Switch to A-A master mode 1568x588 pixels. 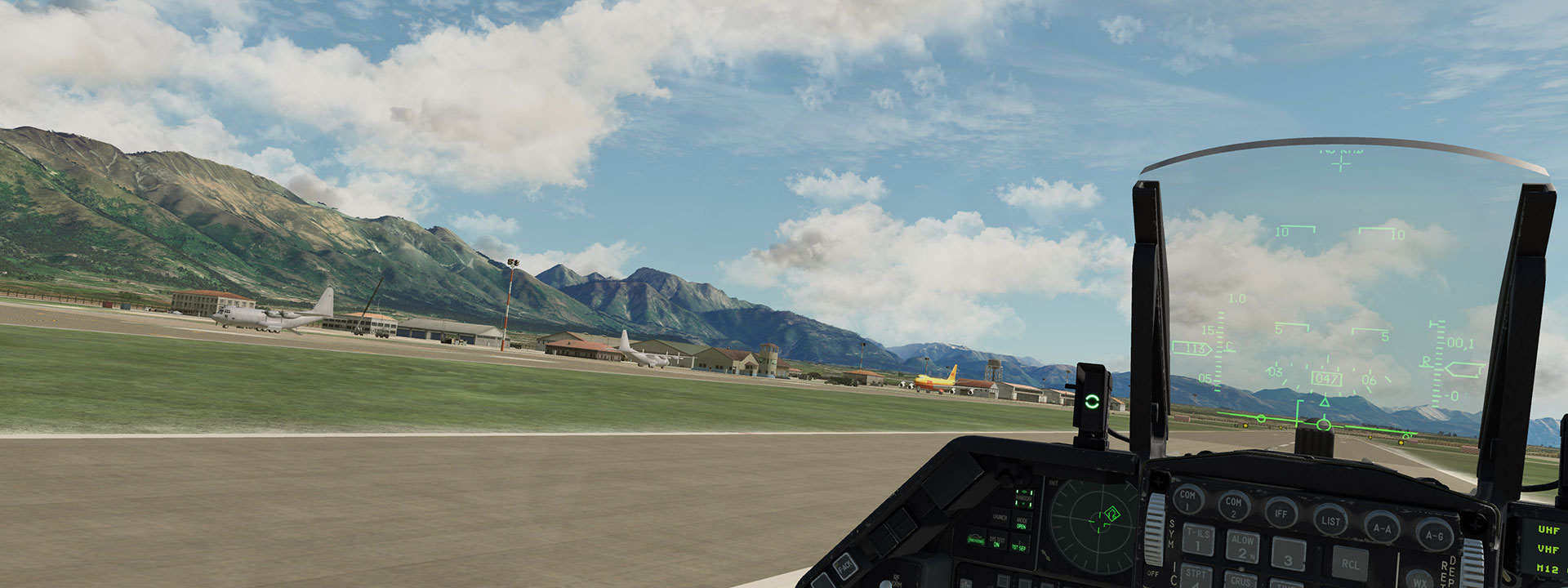1382,528
